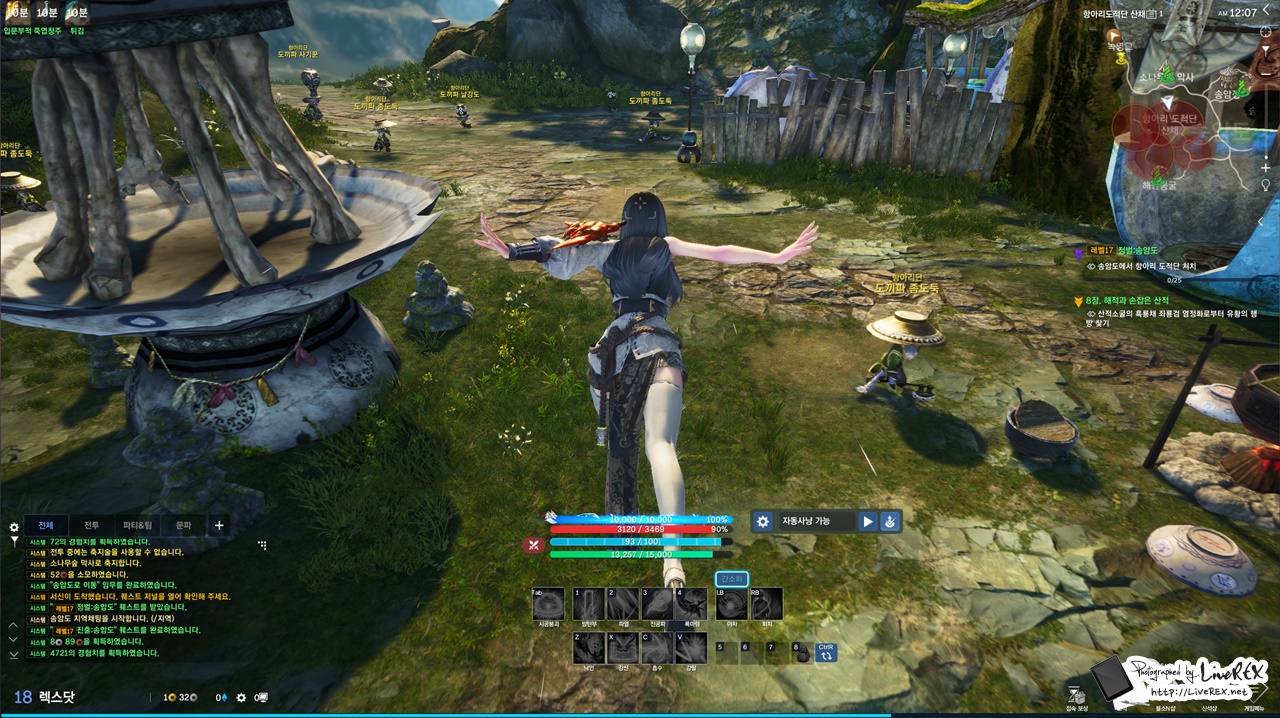Screen dimensions: 1280x718
Task: Start auto-hunting with the play button
Action: [868, 521]
